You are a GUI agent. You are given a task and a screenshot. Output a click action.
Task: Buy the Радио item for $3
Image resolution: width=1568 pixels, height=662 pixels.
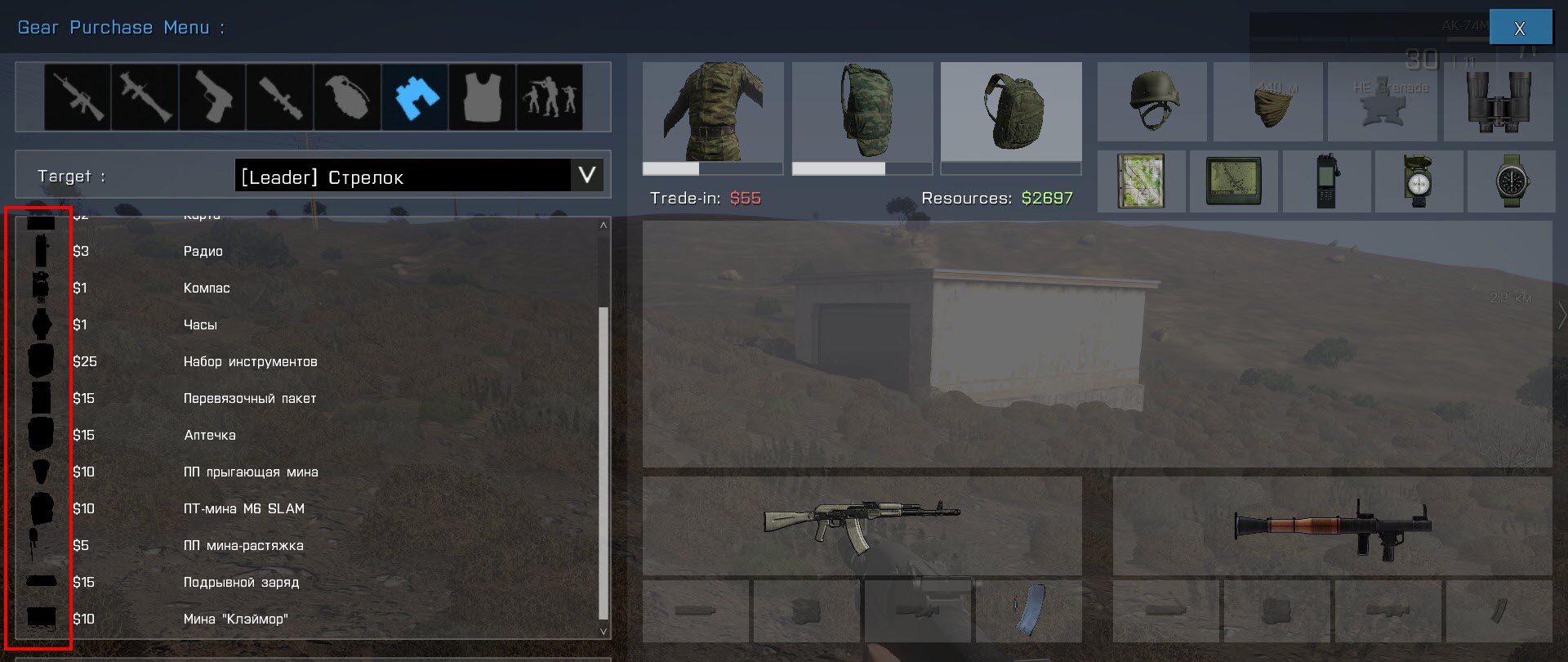(203, 252)
